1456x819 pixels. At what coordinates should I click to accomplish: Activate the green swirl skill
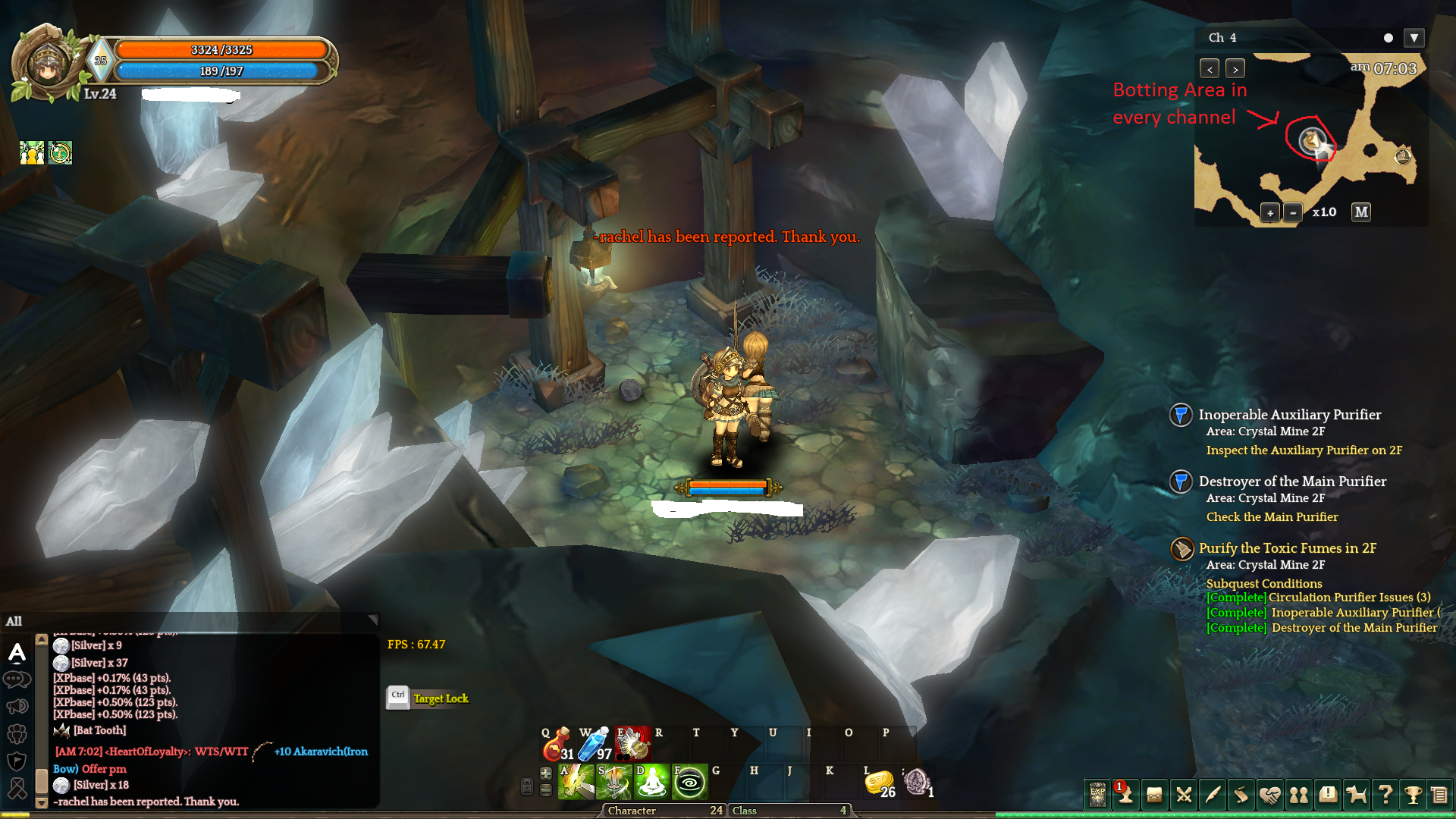point(689,782)
